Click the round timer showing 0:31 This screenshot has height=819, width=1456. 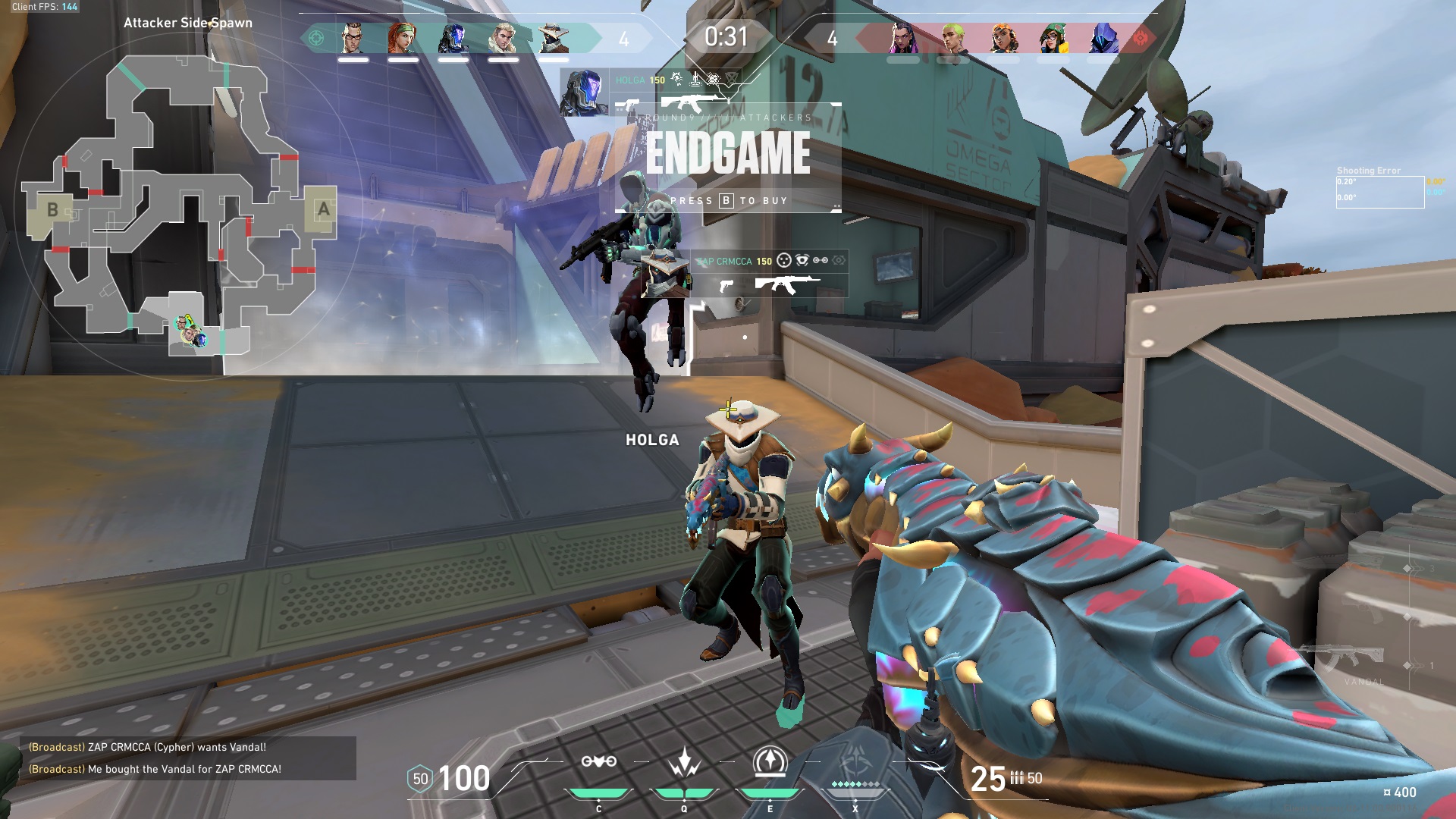[727, 35]
